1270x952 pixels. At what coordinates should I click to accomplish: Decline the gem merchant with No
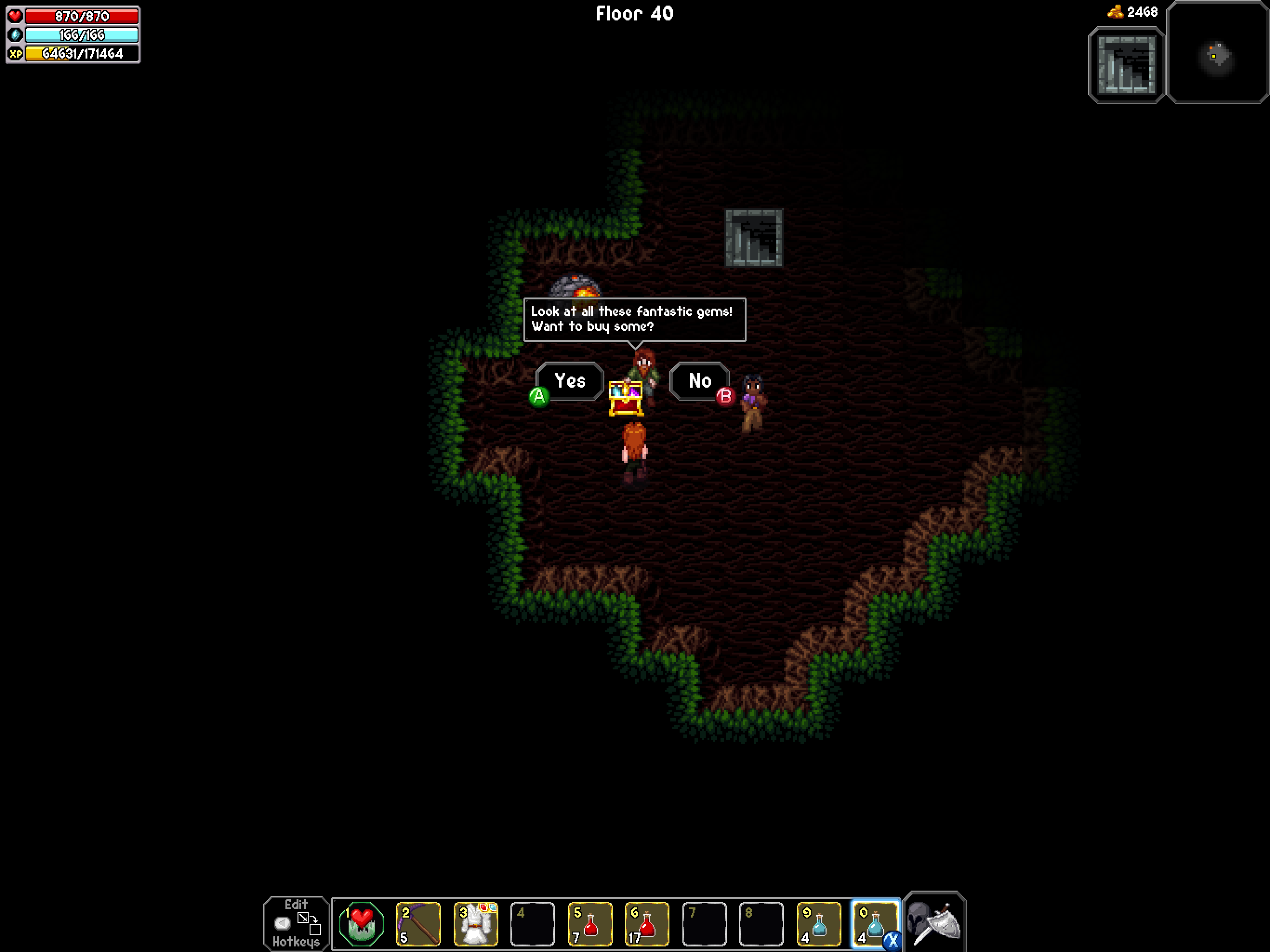[700, 381]
